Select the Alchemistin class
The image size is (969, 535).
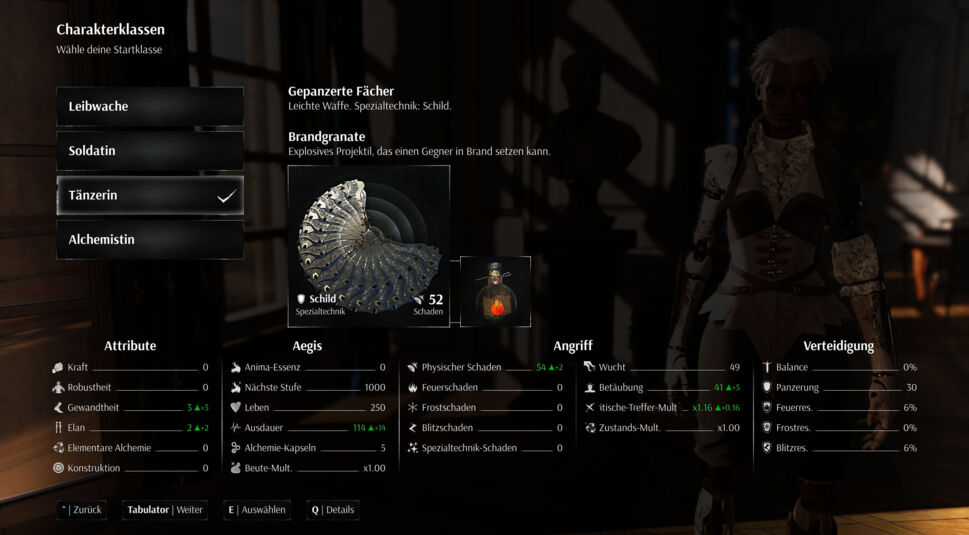click(150, 240)
